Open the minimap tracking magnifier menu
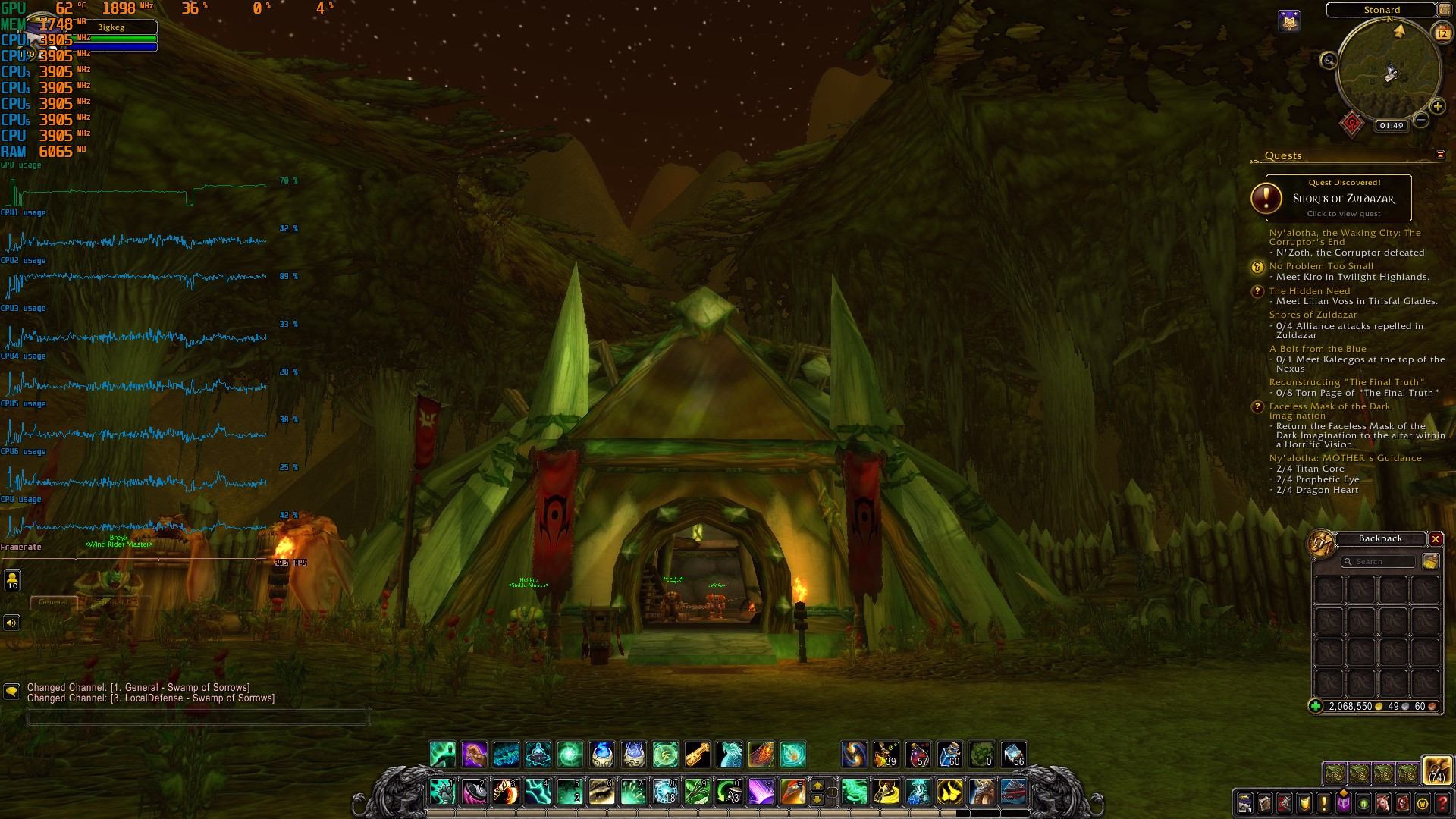This screenshot has width=1456, height=819. click(1329, 60)
